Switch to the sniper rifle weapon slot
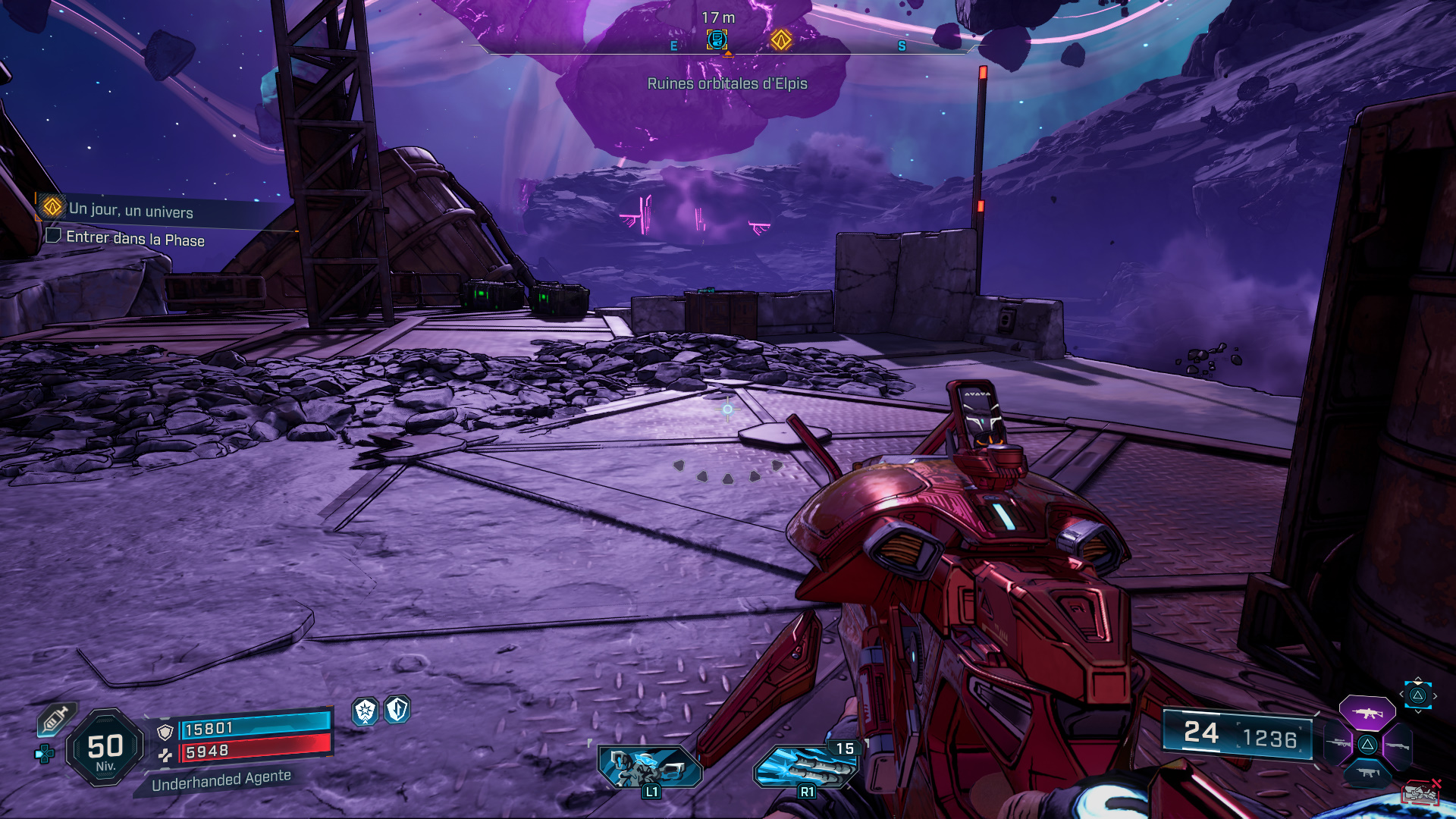Screen dimensions: 1456x819 coord(1338,744)
